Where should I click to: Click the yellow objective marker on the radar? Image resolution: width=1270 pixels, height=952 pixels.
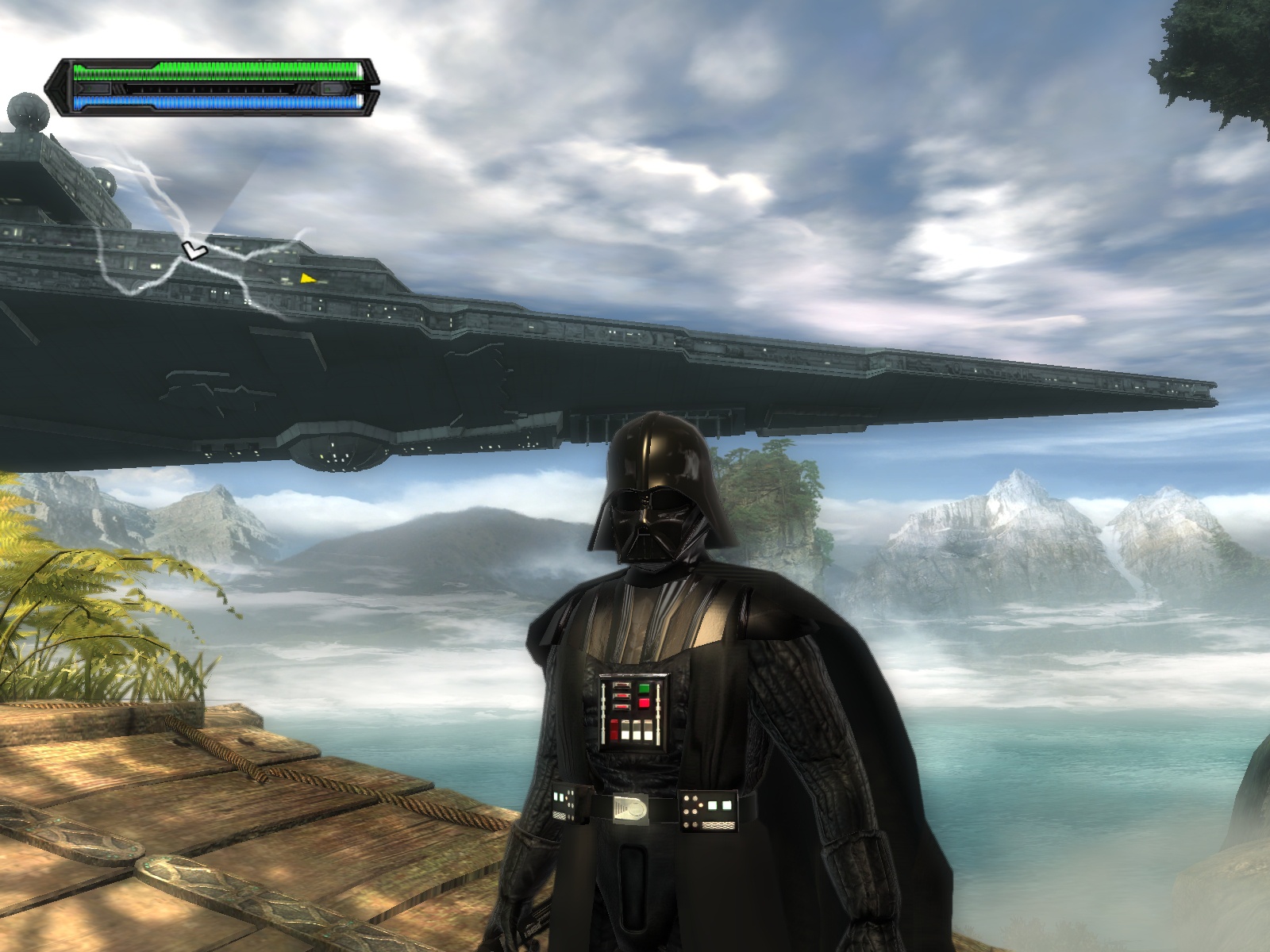coord(306,278)
